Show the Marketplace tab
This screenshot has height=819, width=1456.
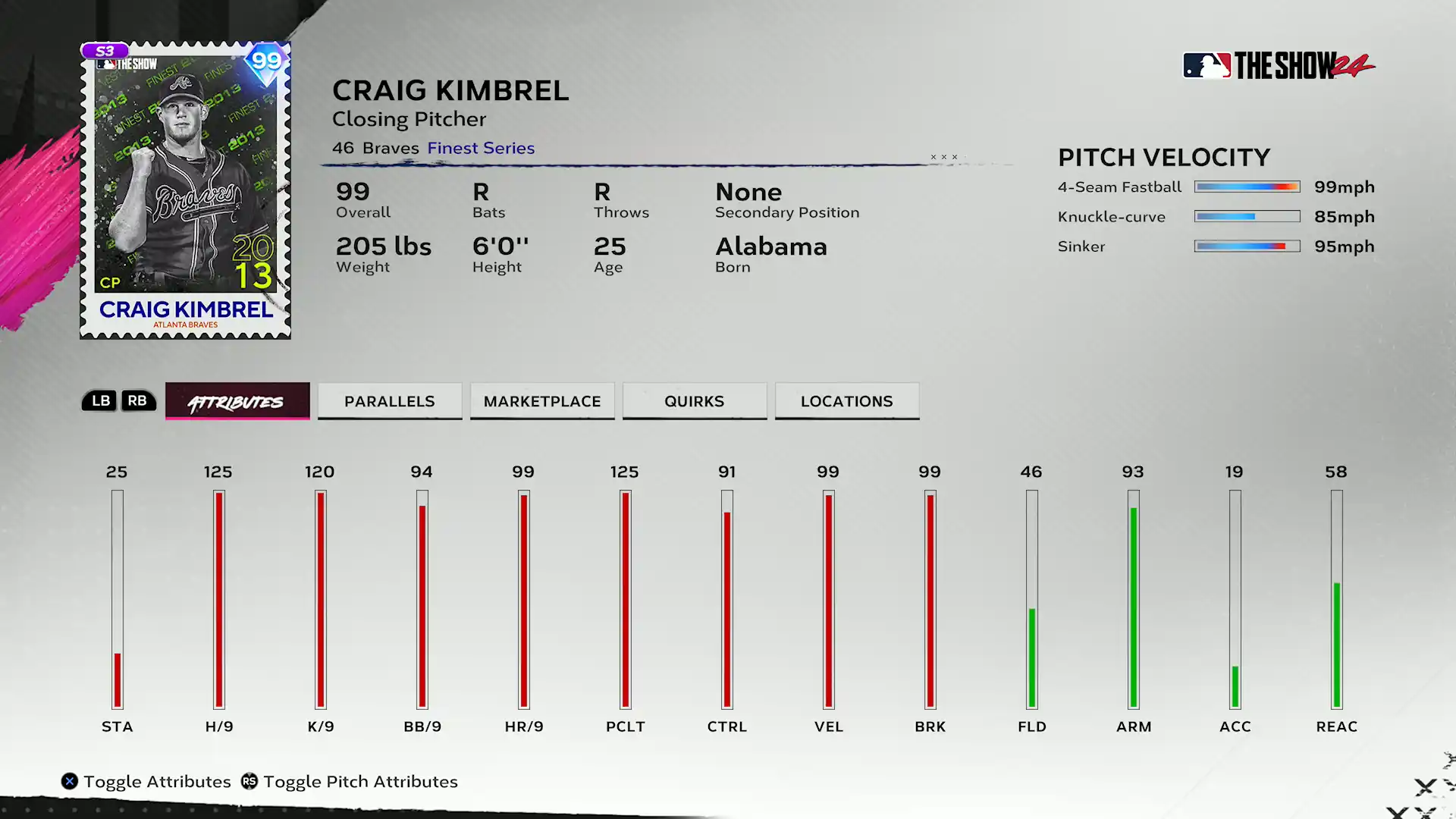542,401
